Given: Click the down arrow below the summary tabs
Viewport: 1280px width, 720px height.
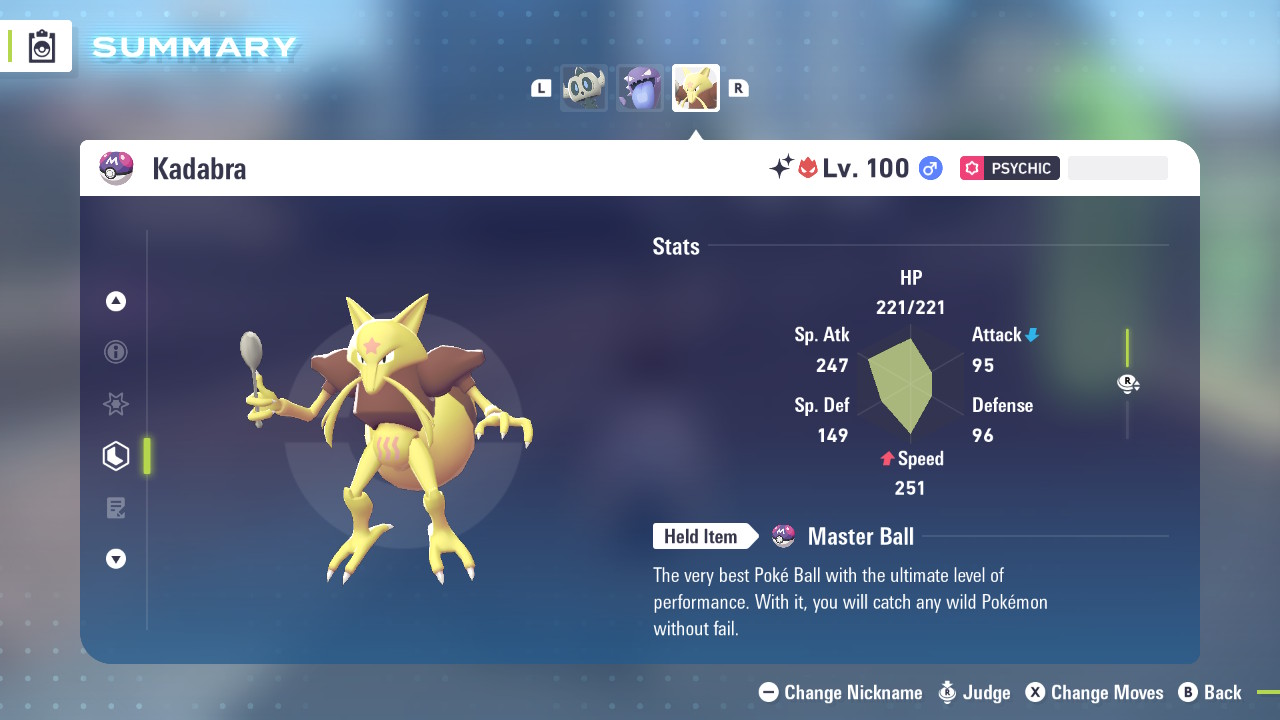Looking at the screenshot, I should [116, 559].
